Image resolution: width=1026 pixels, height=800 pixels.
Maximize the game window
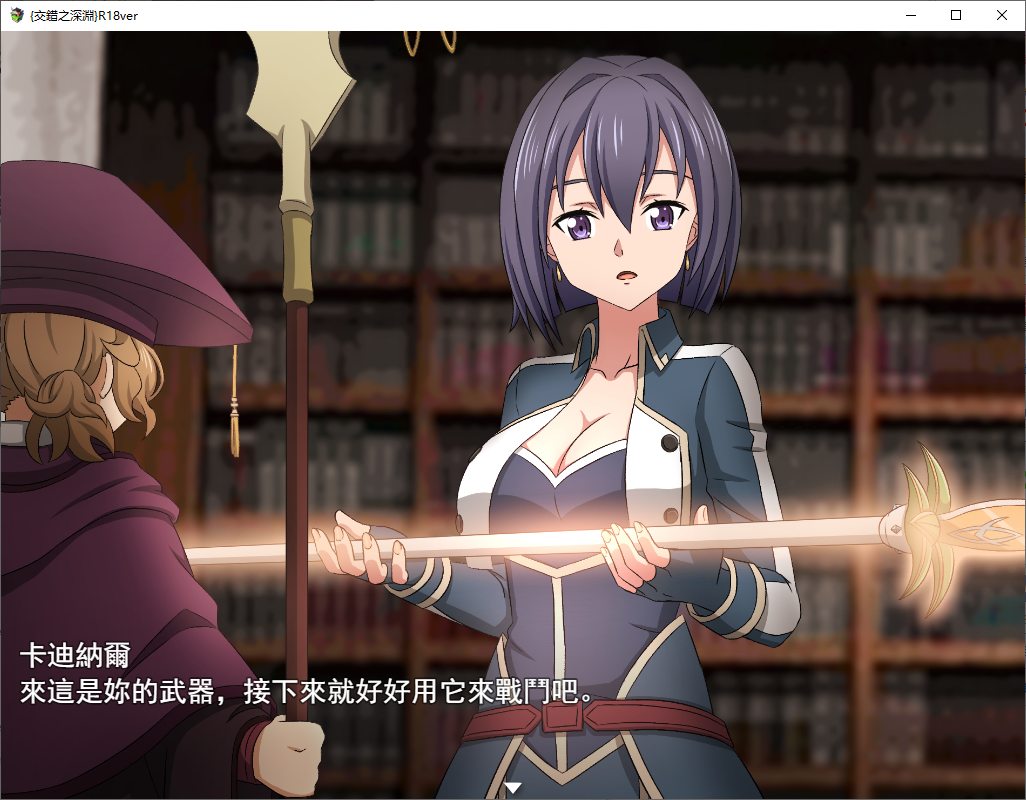click(956, 15)
